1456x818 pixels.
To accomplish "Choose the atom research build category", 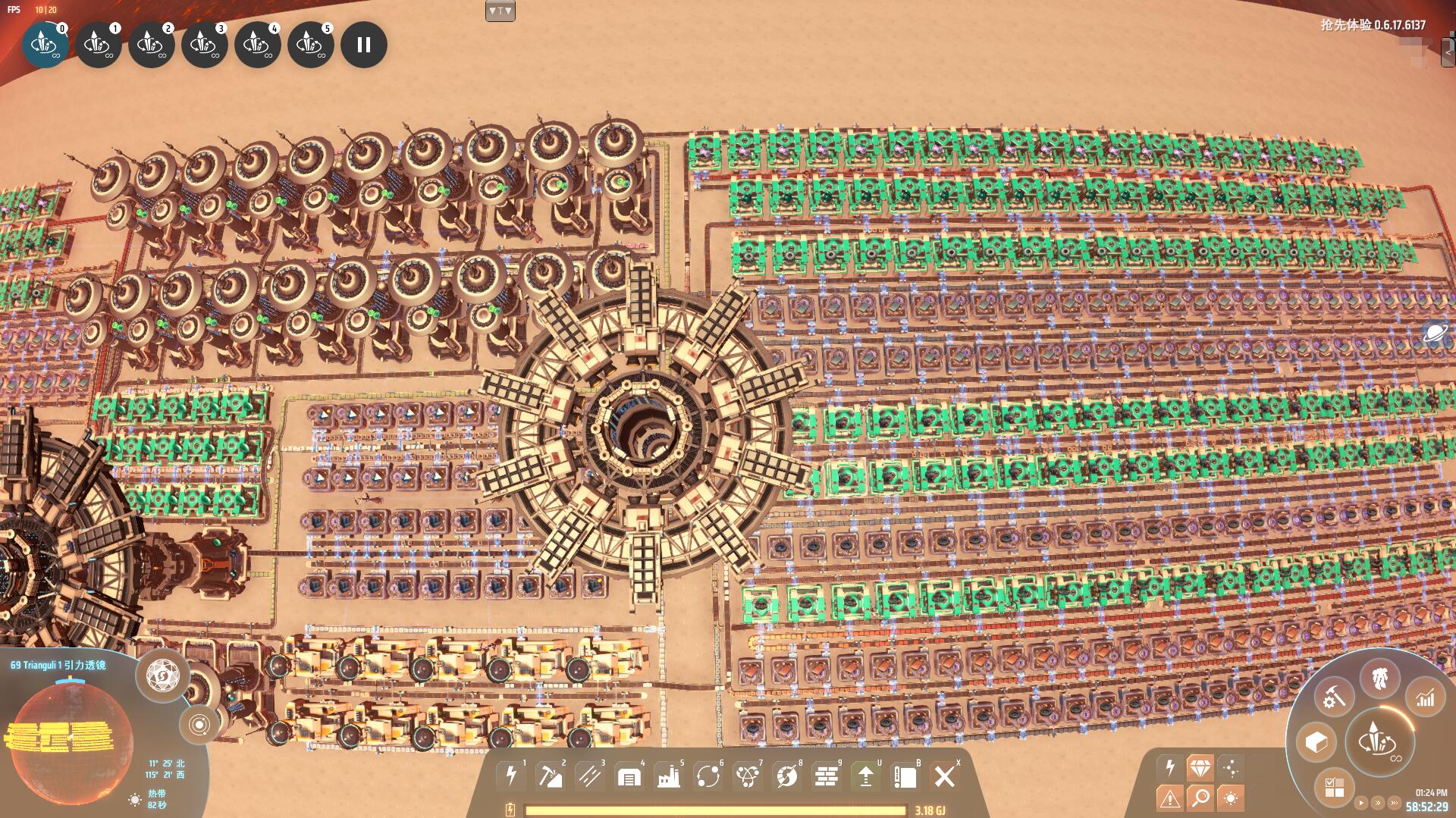I will (748, 776).
